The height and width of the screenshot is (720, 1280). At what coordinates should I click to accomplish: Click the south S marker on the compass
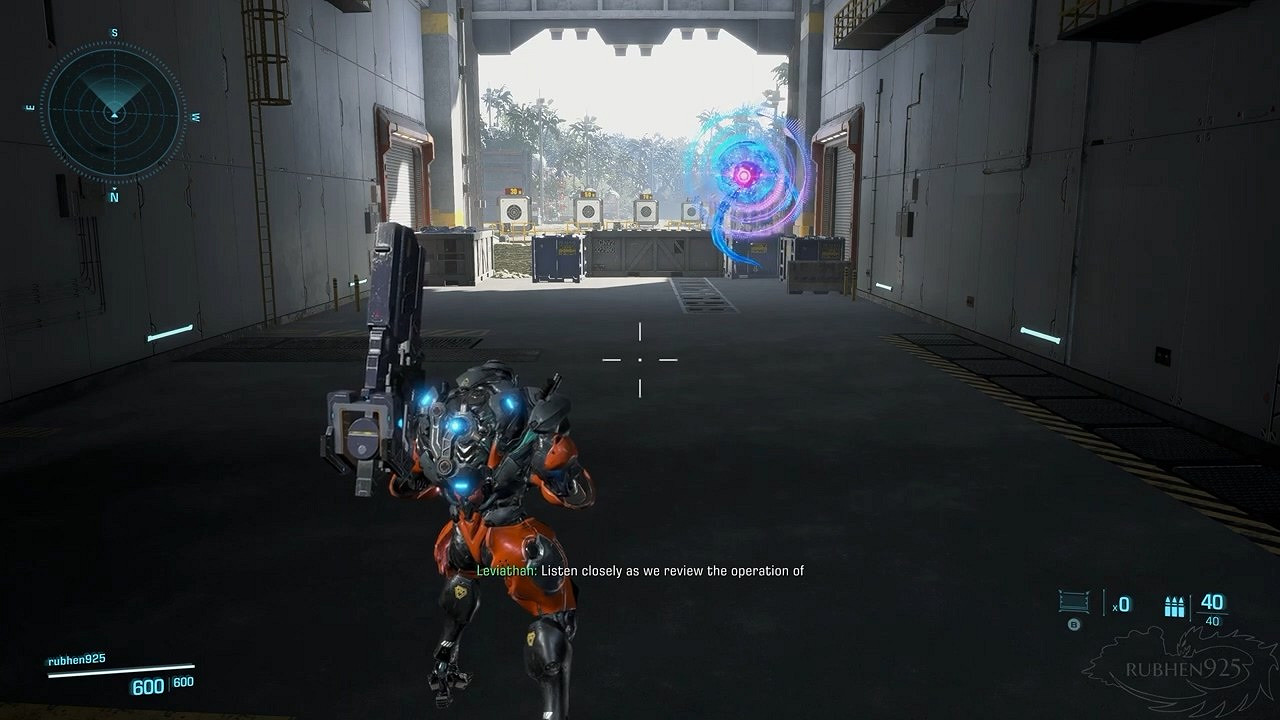pyautogui.click(x=114, y=31)
